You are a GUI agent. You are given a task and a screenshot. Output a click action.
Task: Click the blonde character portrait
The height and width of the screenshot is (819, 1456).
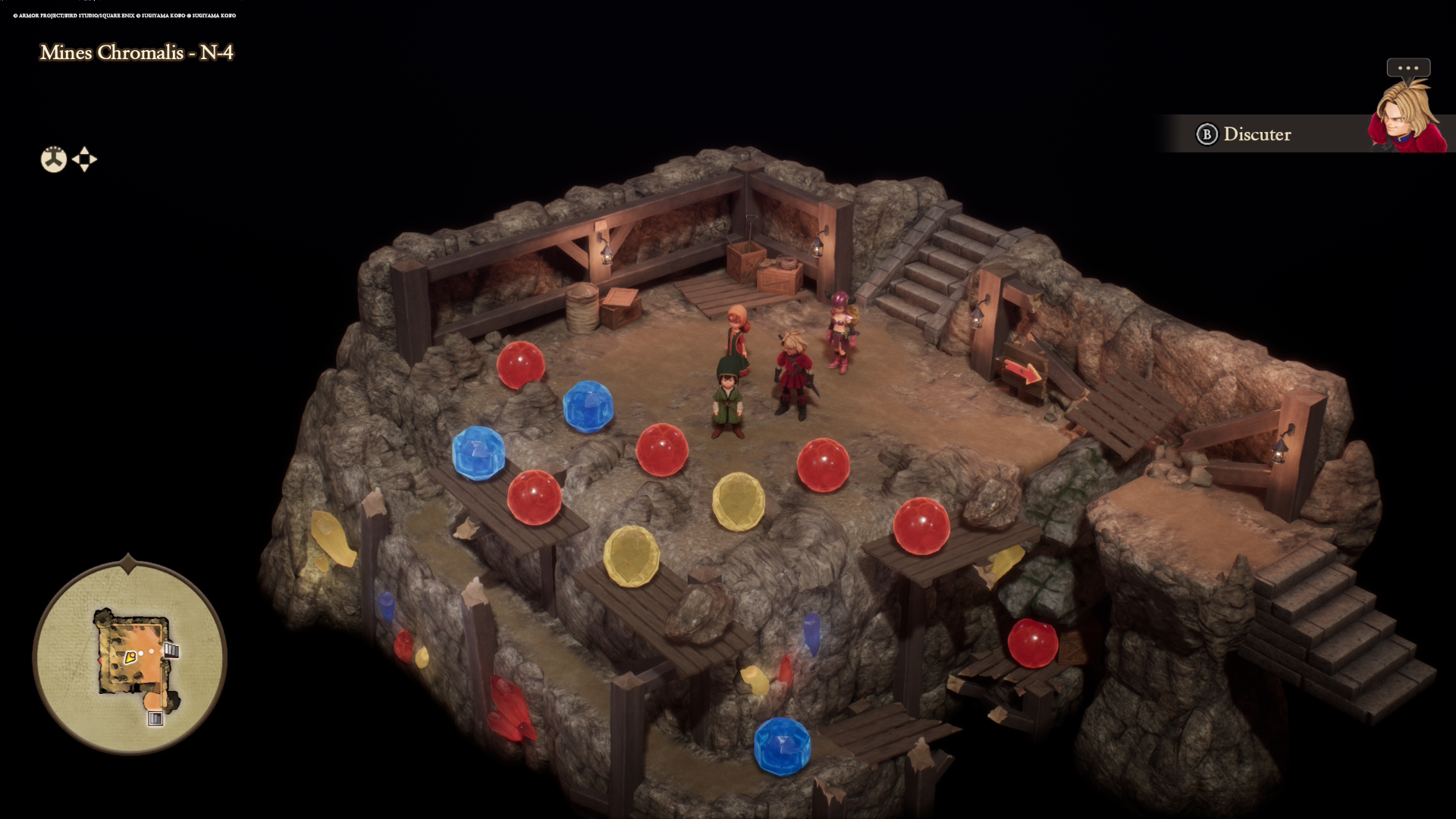coord(1407,114)
